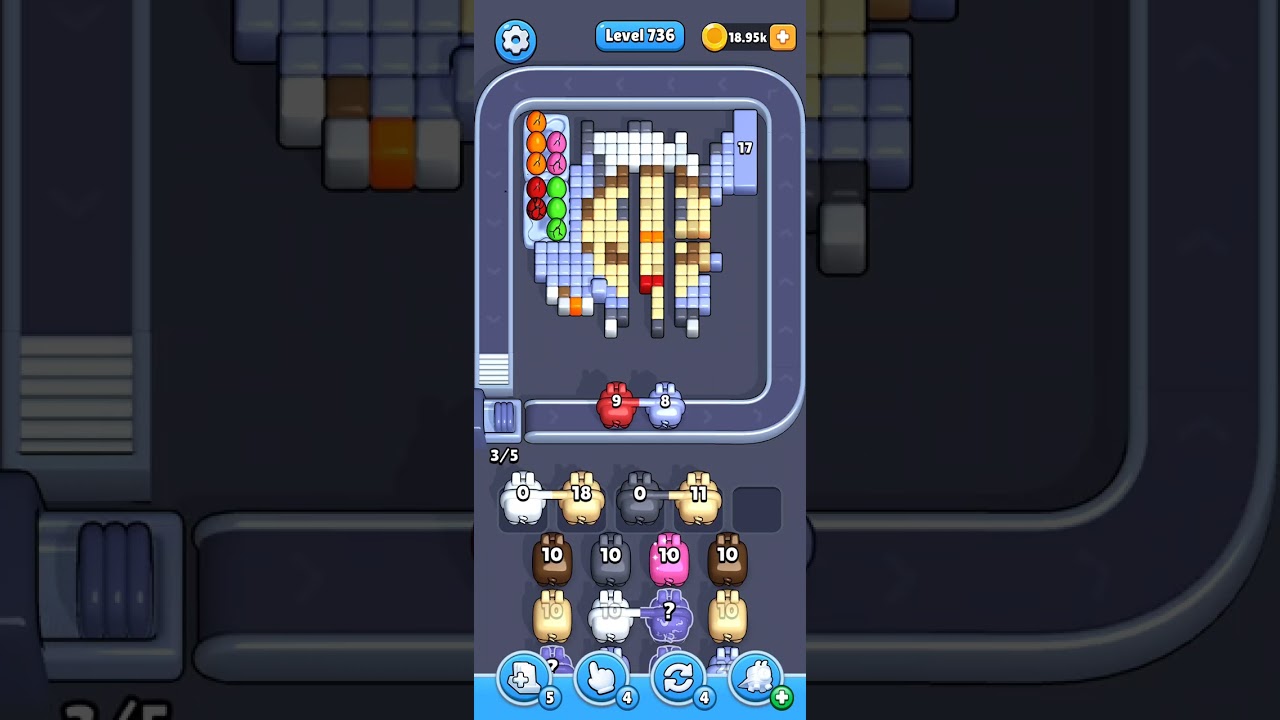Use the rocket bunny booster
The image size is (1280, 720).
tap(757, 679)
